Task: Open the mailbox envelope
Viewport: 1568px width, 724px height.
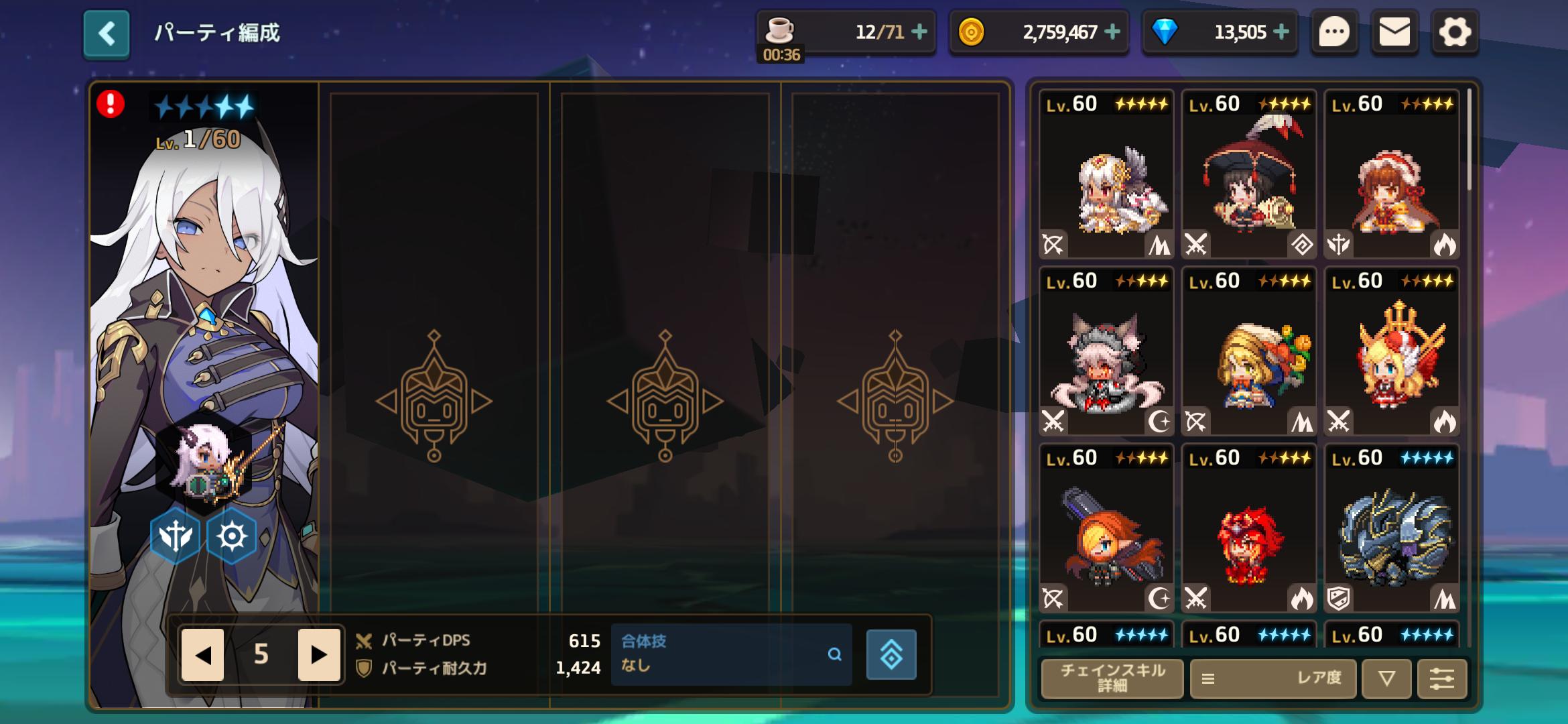Action: click(x=1394, y=32)
